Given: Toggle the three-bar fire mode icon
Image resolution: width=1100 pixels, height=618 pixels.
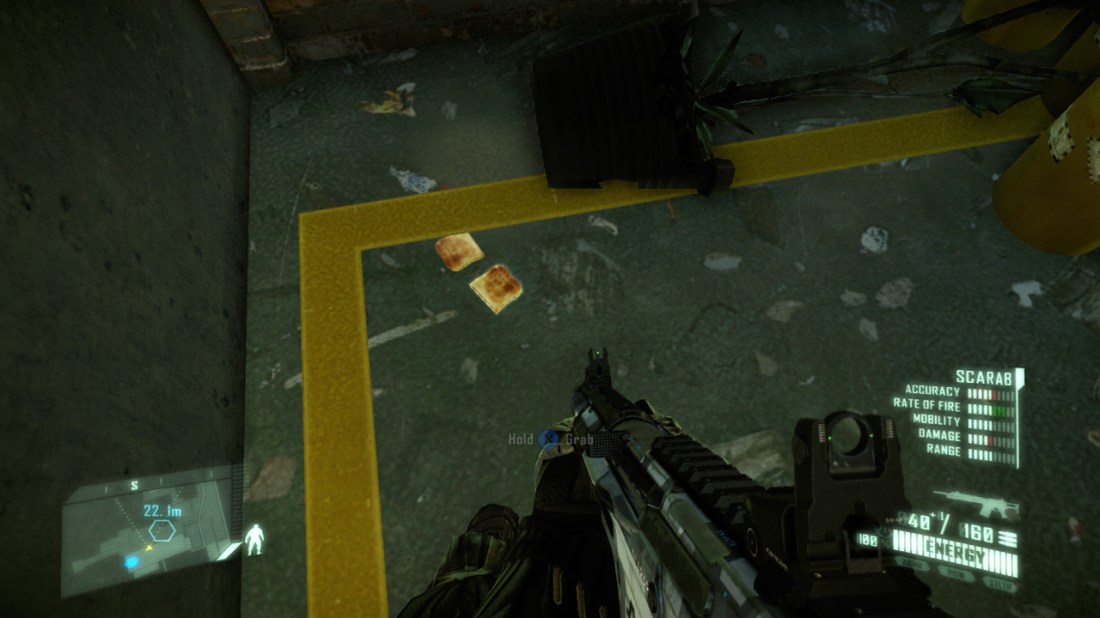Looking at the screenshot, I should click(1005, 540).
